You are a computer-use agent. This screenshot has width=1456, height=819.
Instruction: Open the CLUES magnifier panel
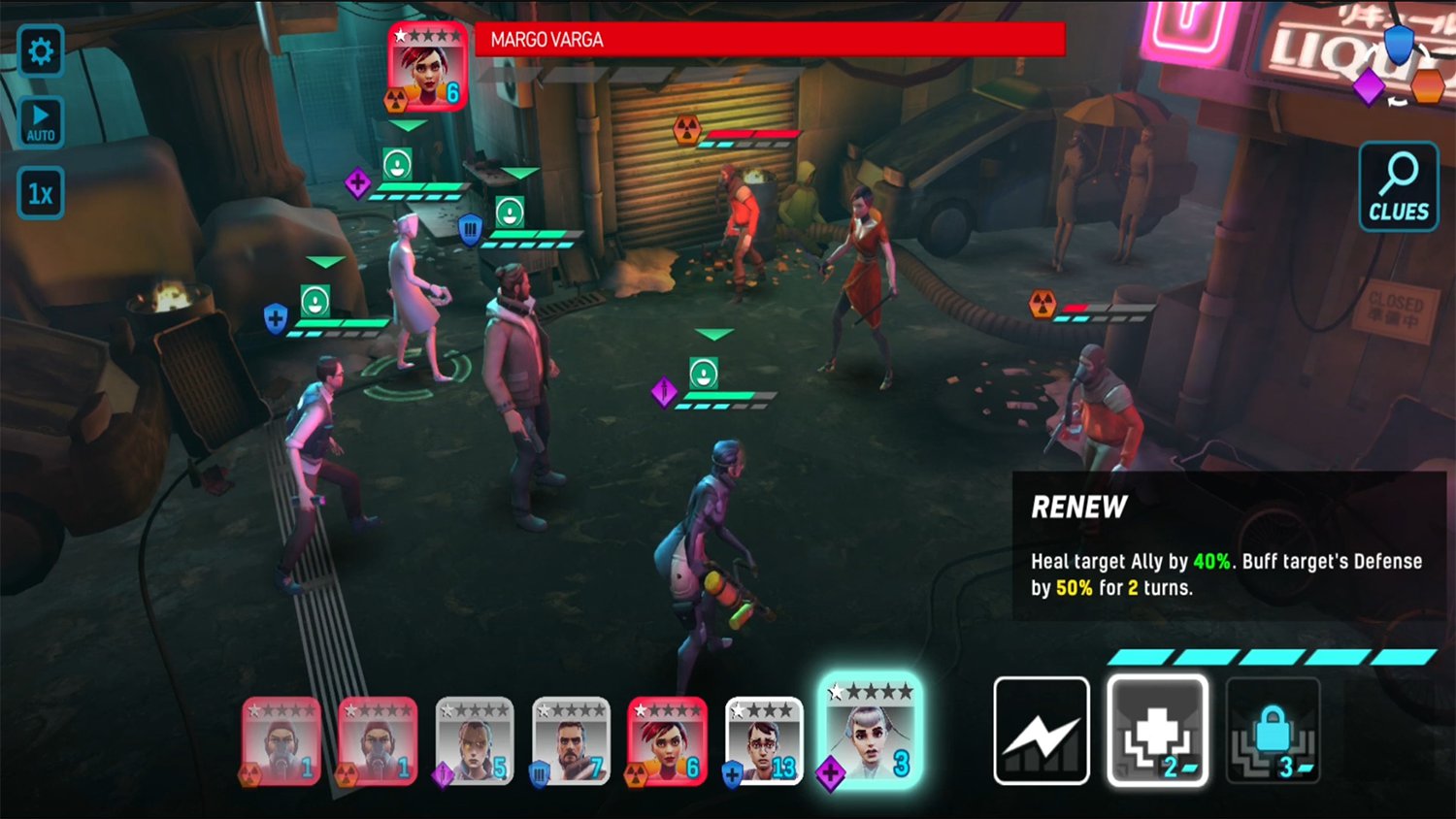(1398, 184)
